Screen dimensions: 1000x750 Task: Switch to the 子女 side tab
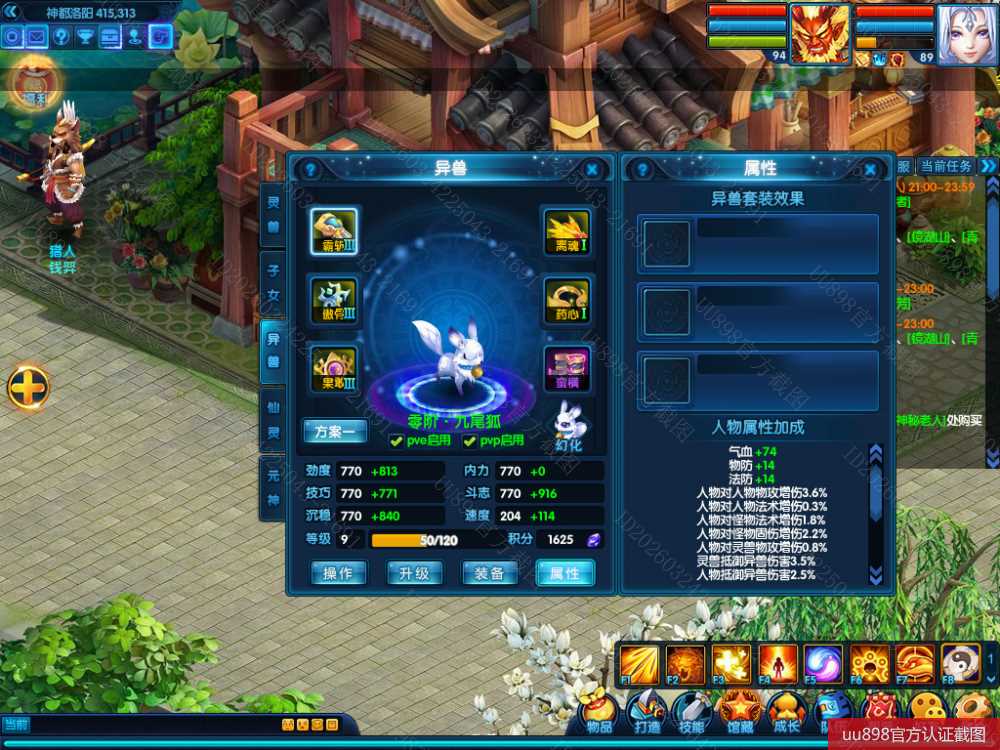point(272,283)
